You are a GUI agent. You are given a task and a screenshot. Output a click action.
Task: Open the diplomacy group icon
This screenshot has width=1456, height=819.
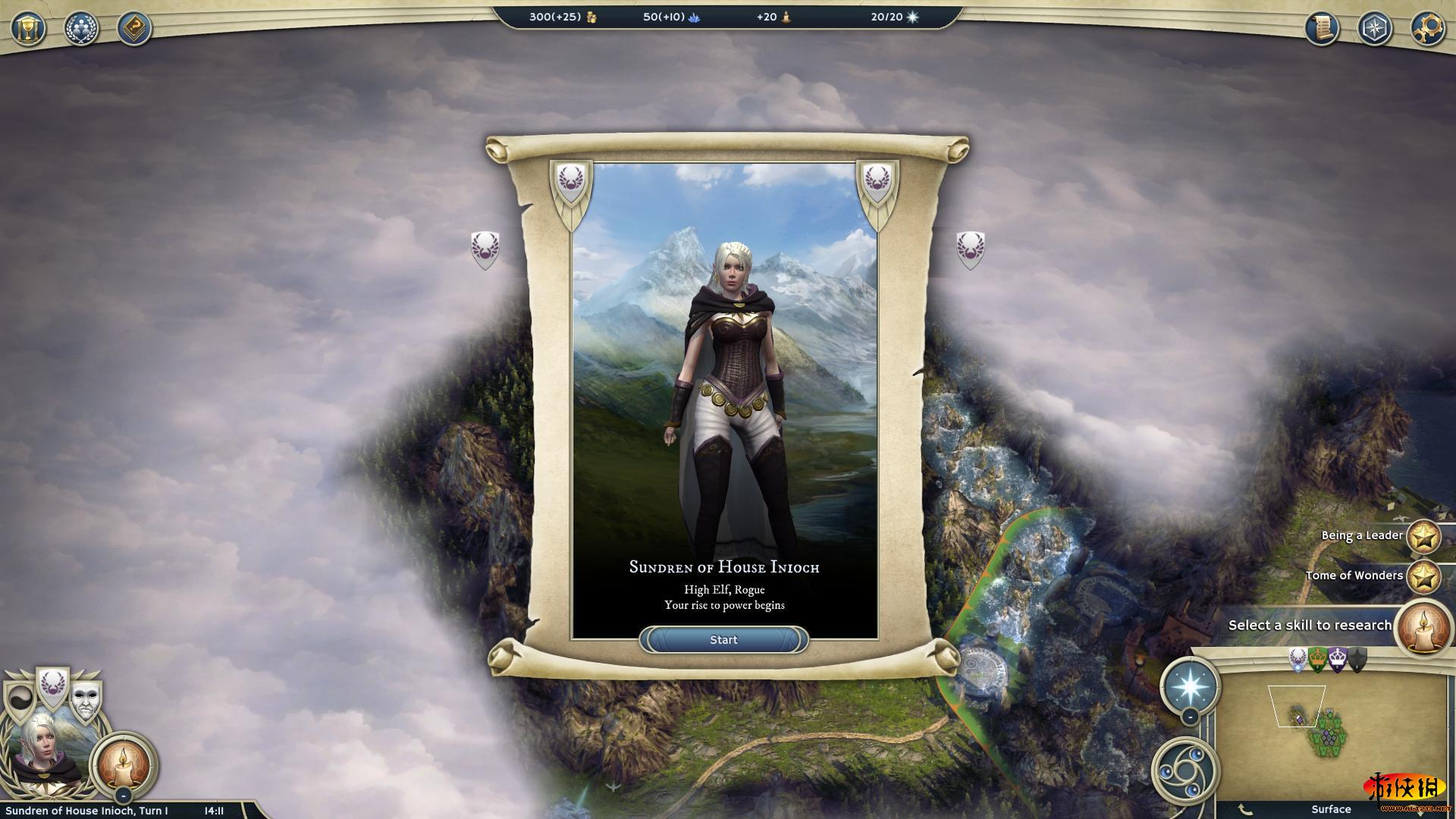click(81, 29)
